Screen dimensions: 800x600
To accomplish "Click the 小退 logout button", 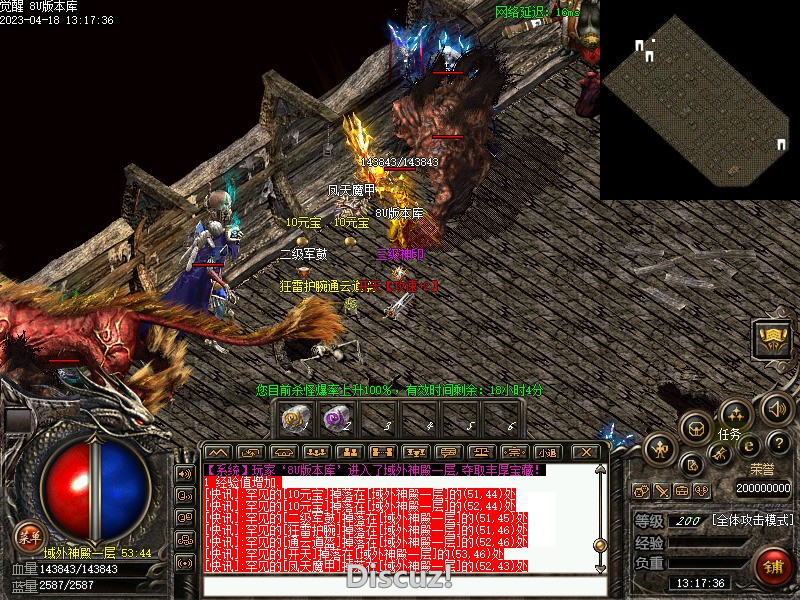I will [x=546, y=452].
